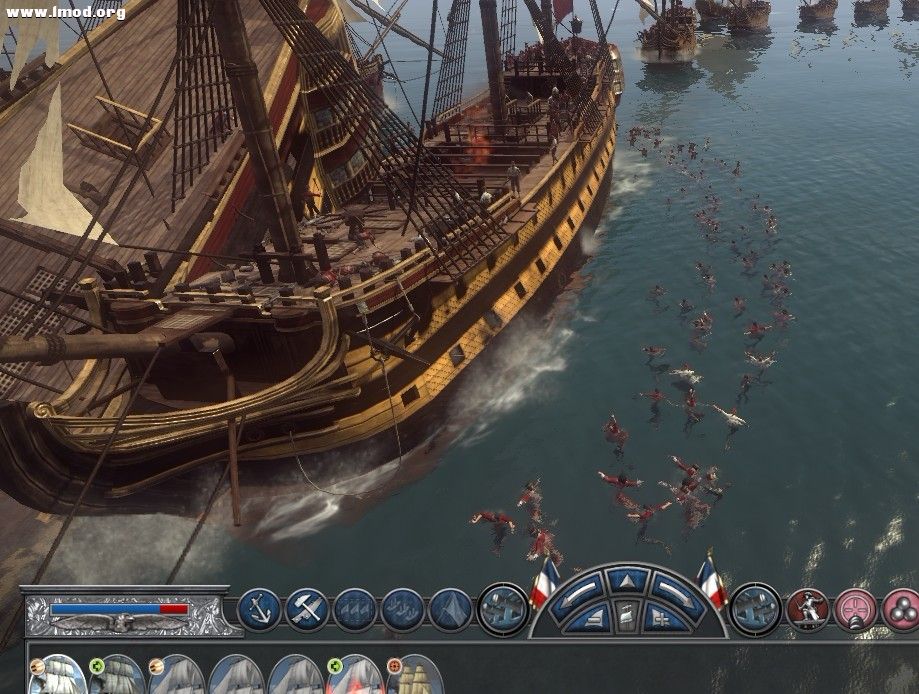This screenshot has width=919, height=694.
Task: Order boarding with the swordsman icon
Action: pos(806,609)
